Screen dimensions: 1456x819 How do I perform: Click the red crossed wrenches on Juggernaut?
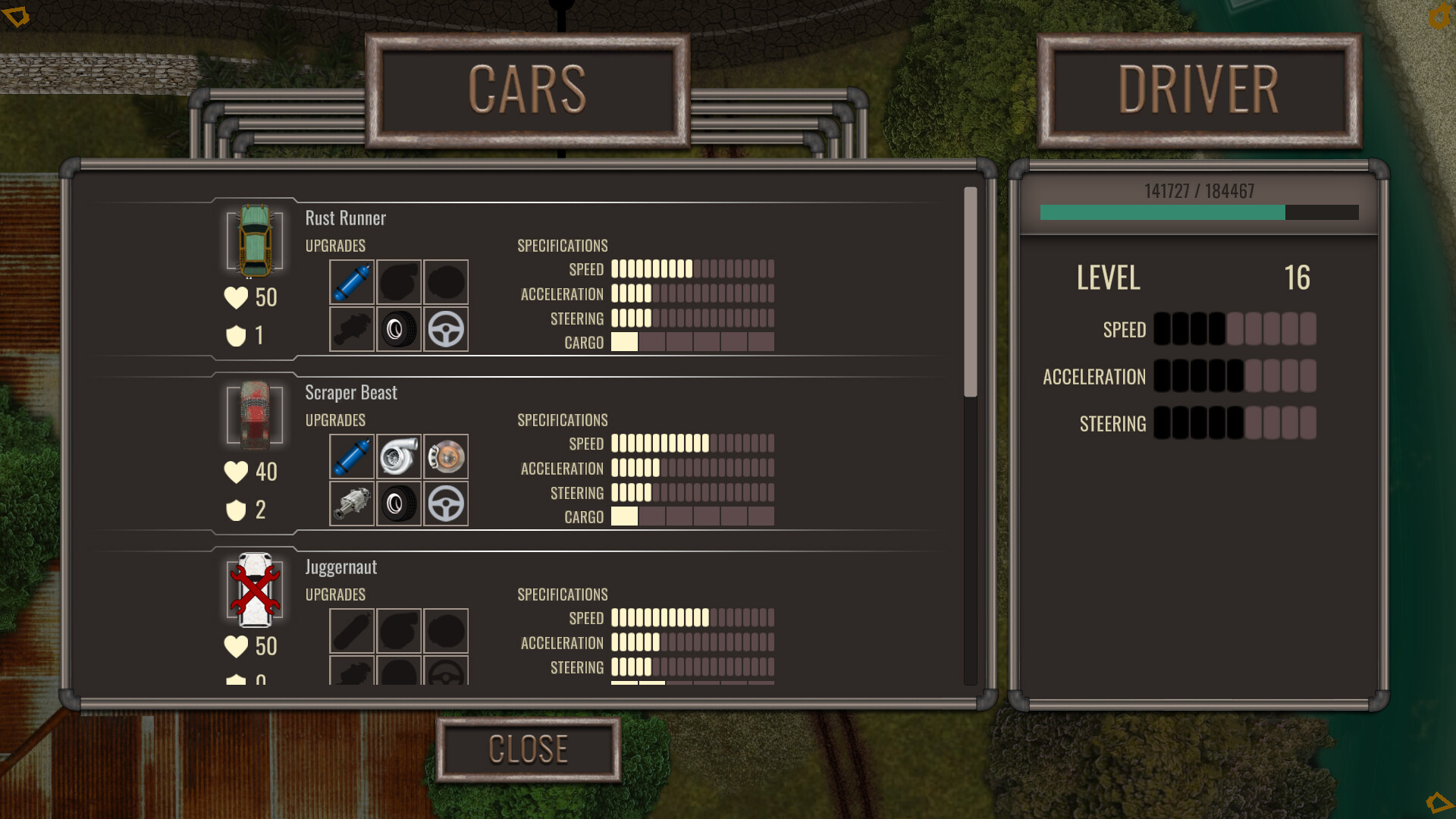tap(254, 591)
